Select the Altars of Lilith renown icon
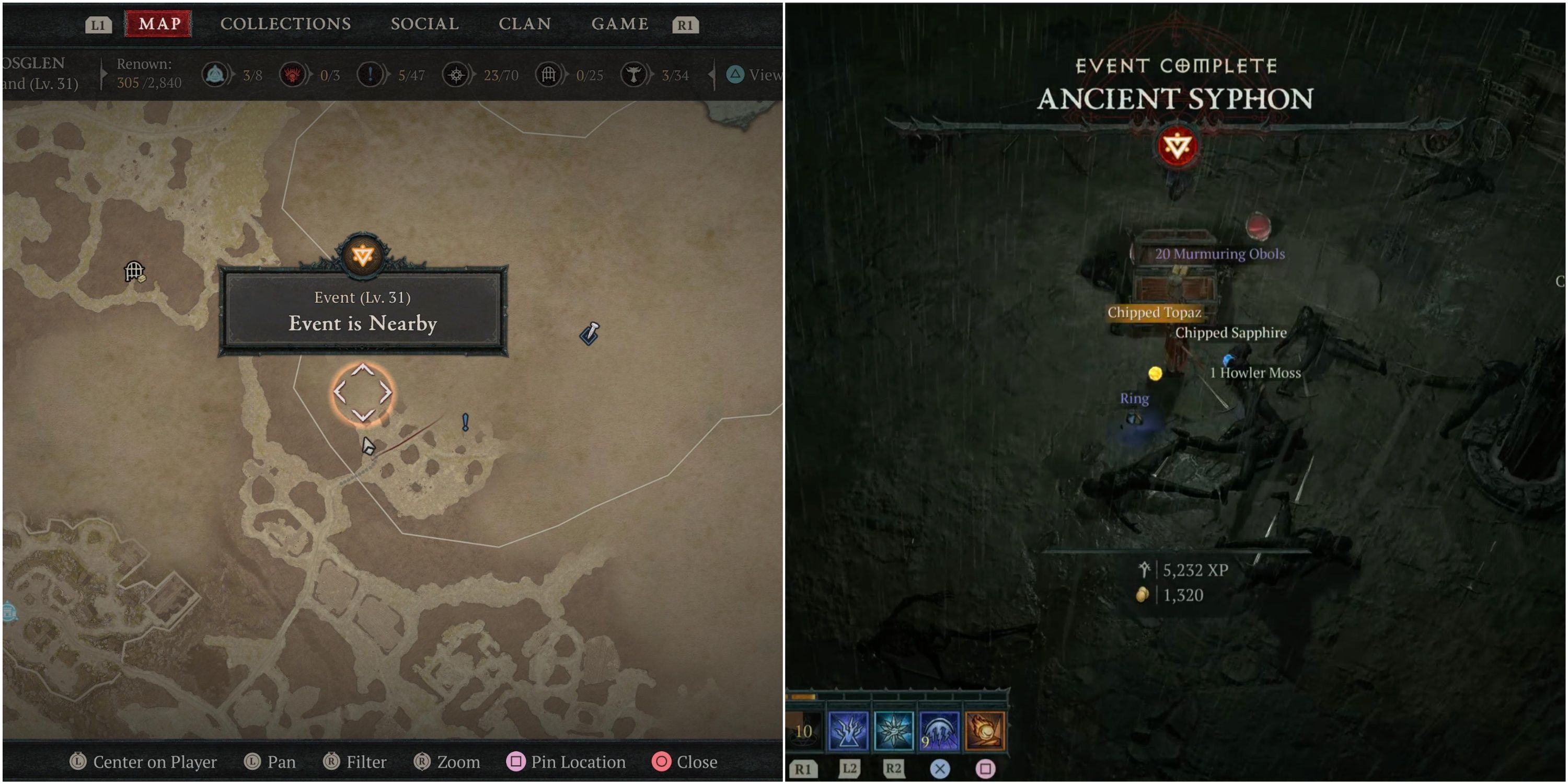Screen dimensions: 1568x784 click(x=215, y=75)
